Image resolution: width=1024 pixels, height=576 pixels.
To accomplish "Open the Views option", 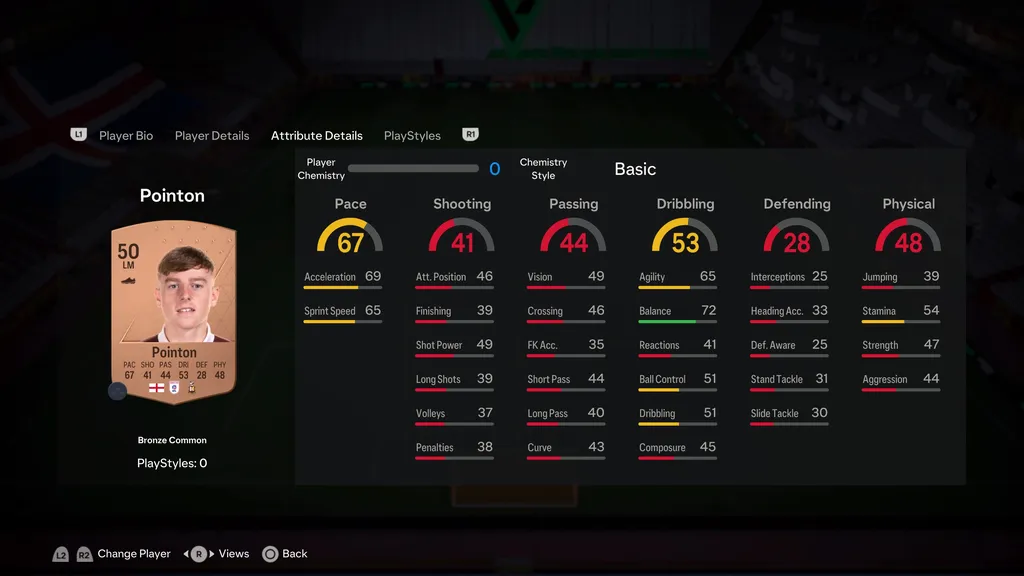I will pos(233,554).
